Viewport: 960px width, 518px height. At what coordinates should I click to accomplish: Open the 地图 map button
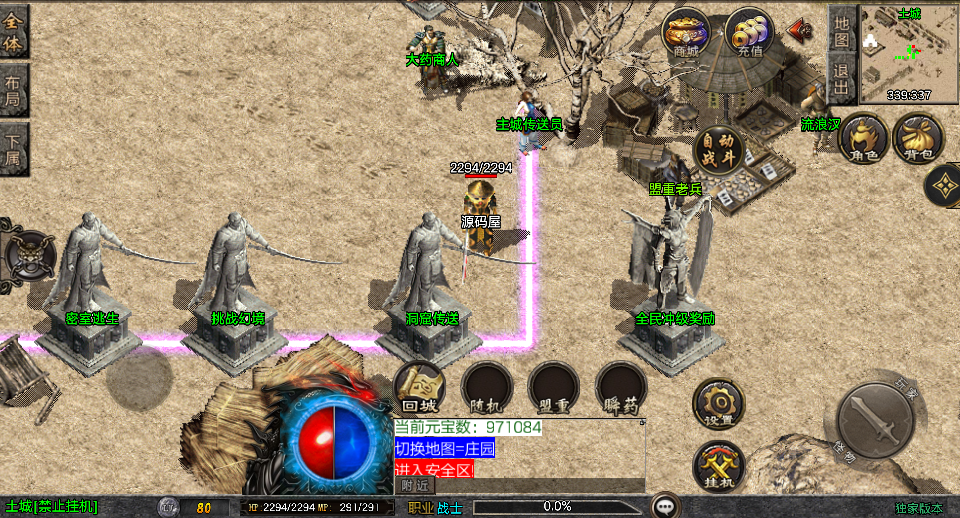pyautogui.click(x=842, y=30)
